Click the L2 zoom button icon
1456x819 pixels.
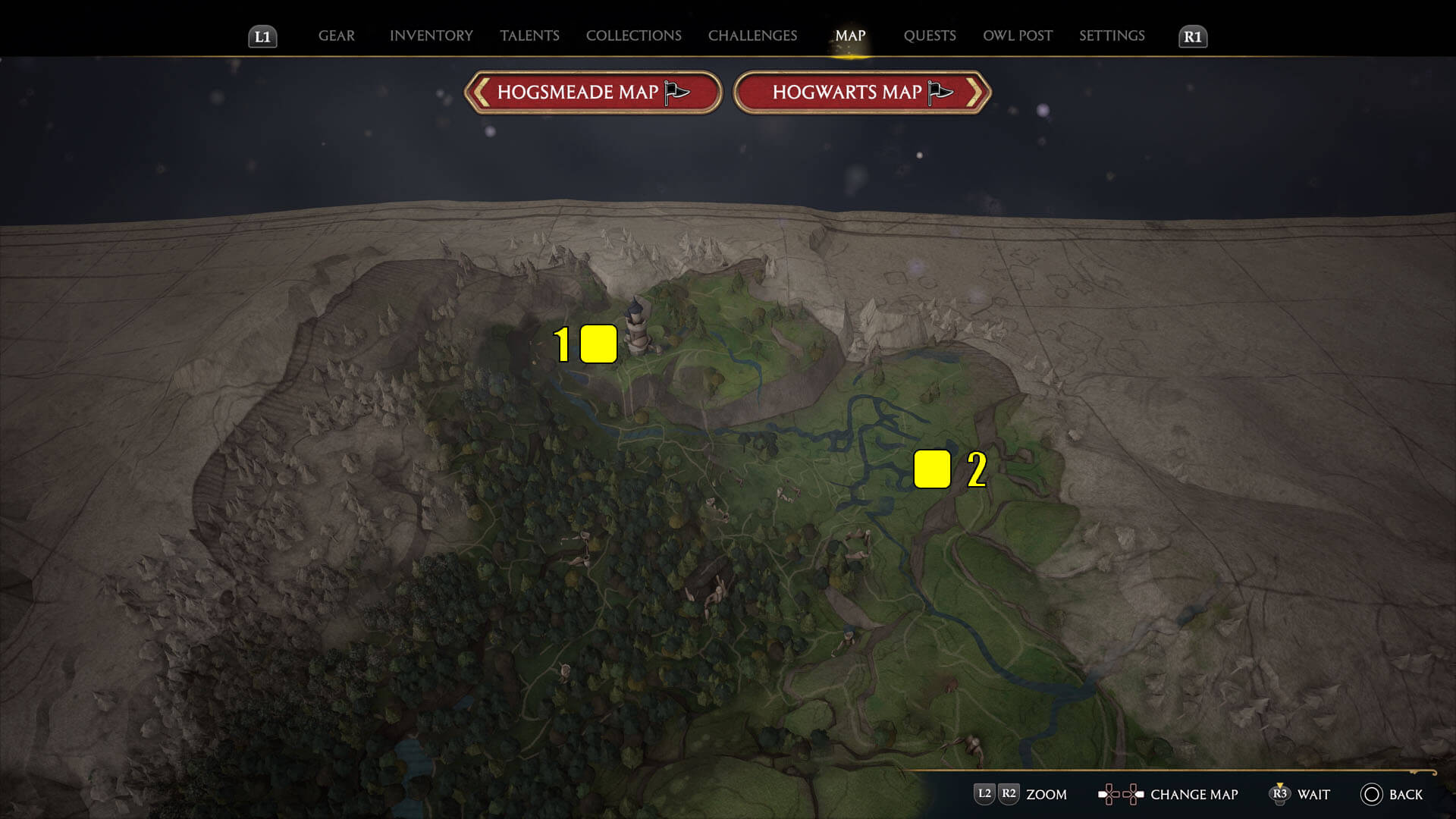click(x=986, y=795)
